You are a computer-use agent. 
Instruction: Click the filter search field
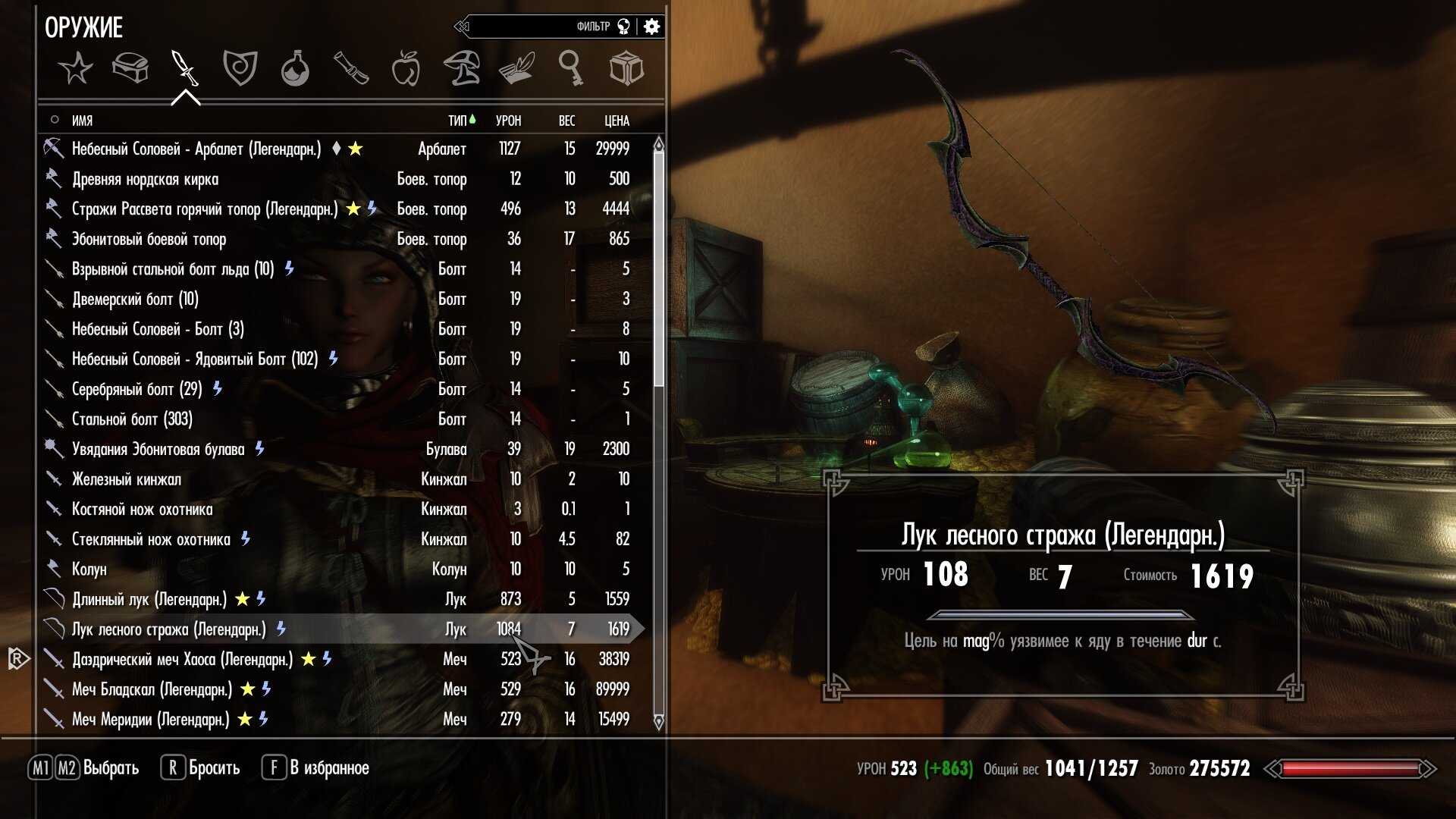[531, 27]
